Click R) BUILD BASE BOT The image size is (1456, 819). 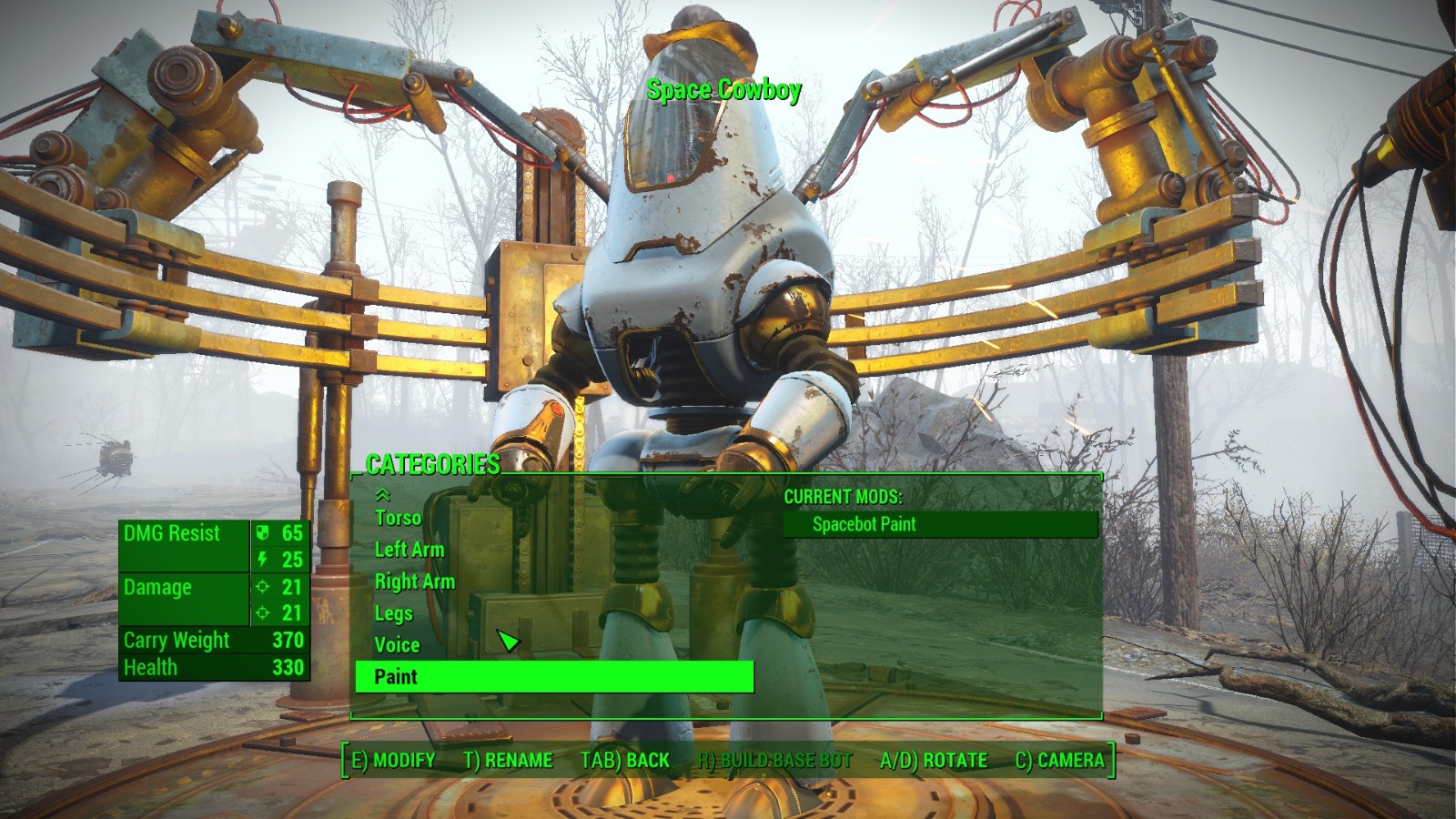pos(774,760)
